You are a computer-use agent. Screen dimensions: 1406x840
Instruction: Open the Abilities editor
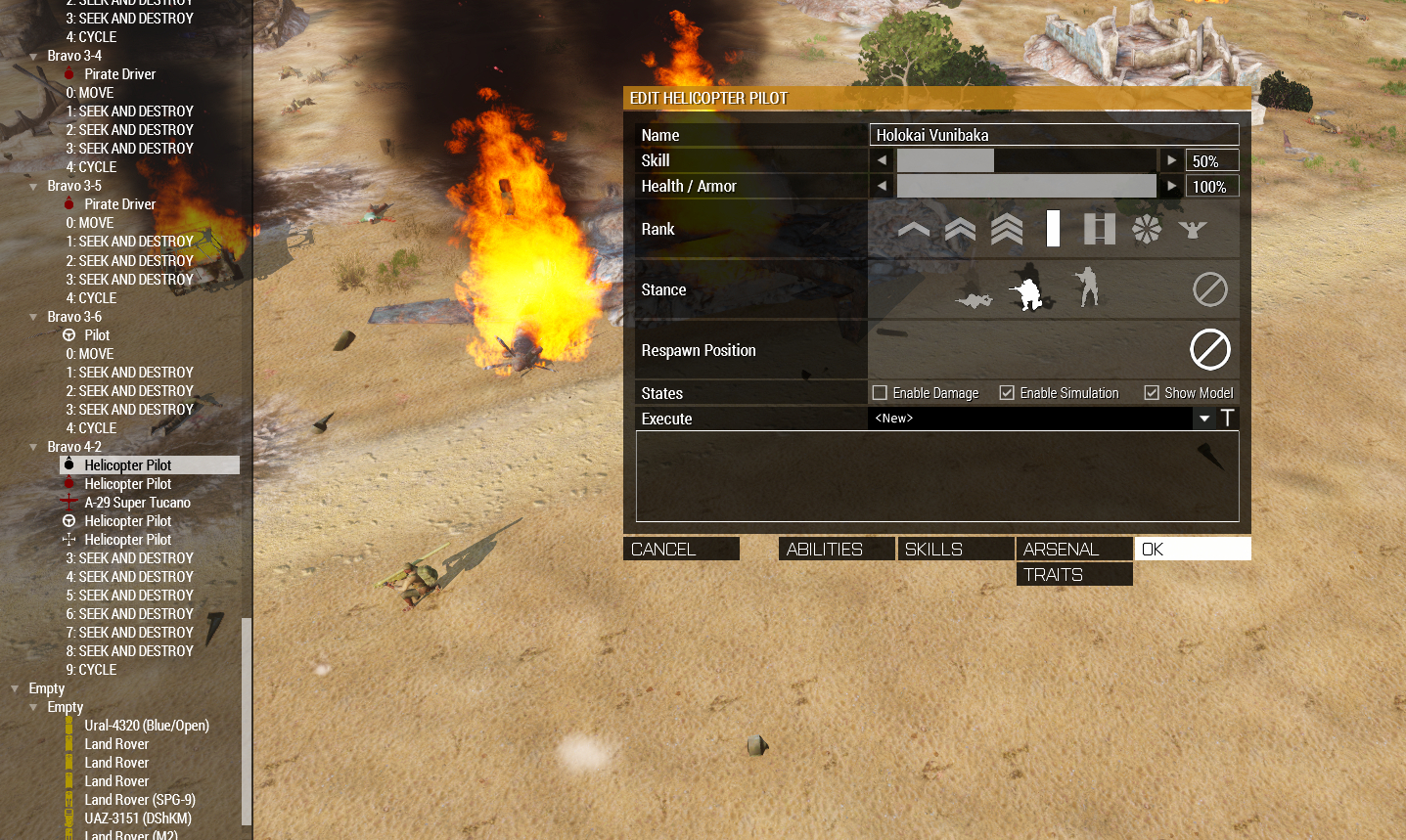pos(837,549)
